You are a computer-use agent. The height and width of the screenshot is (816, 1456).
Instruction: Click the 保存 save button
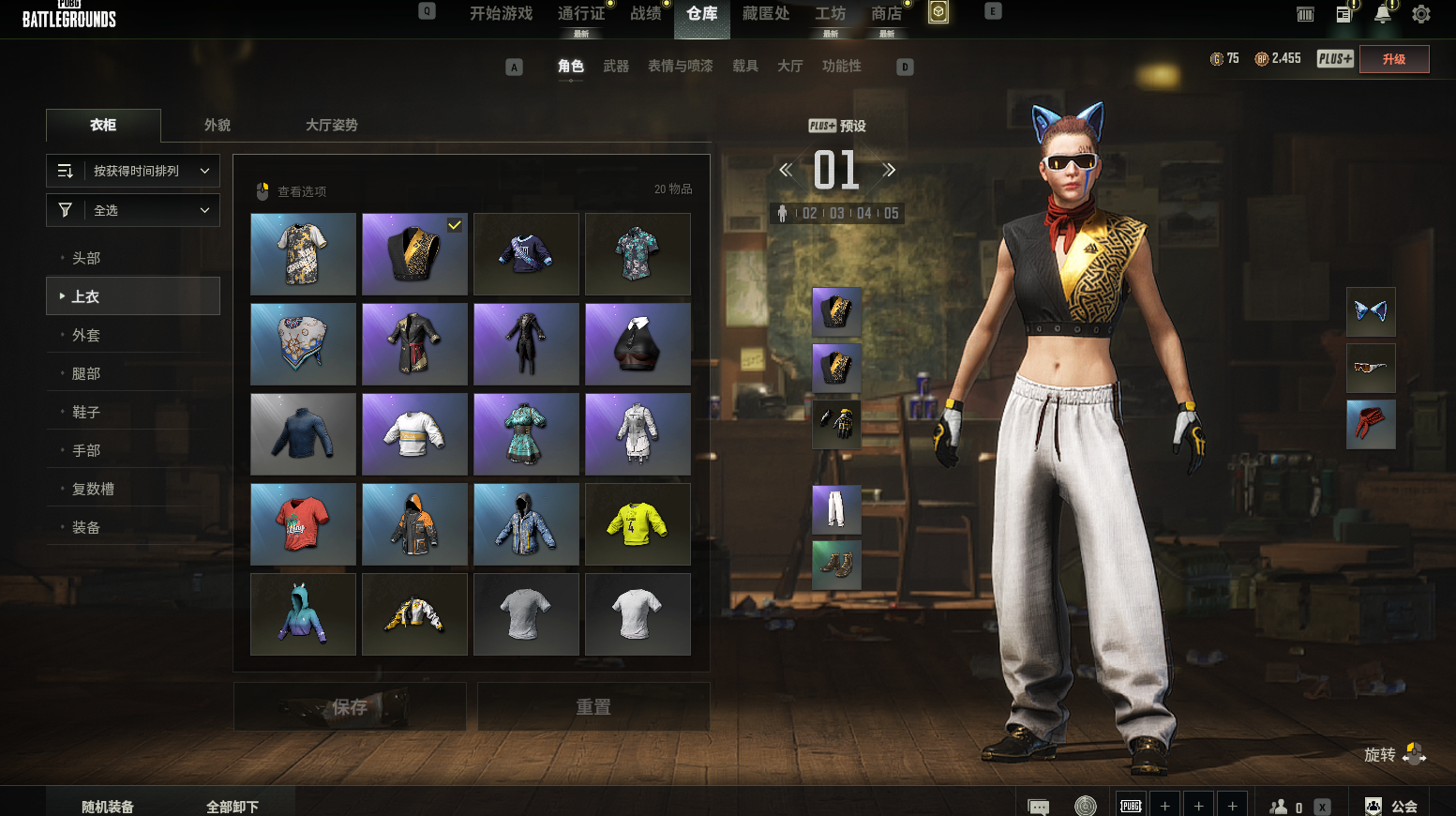(x=350, y=707)
